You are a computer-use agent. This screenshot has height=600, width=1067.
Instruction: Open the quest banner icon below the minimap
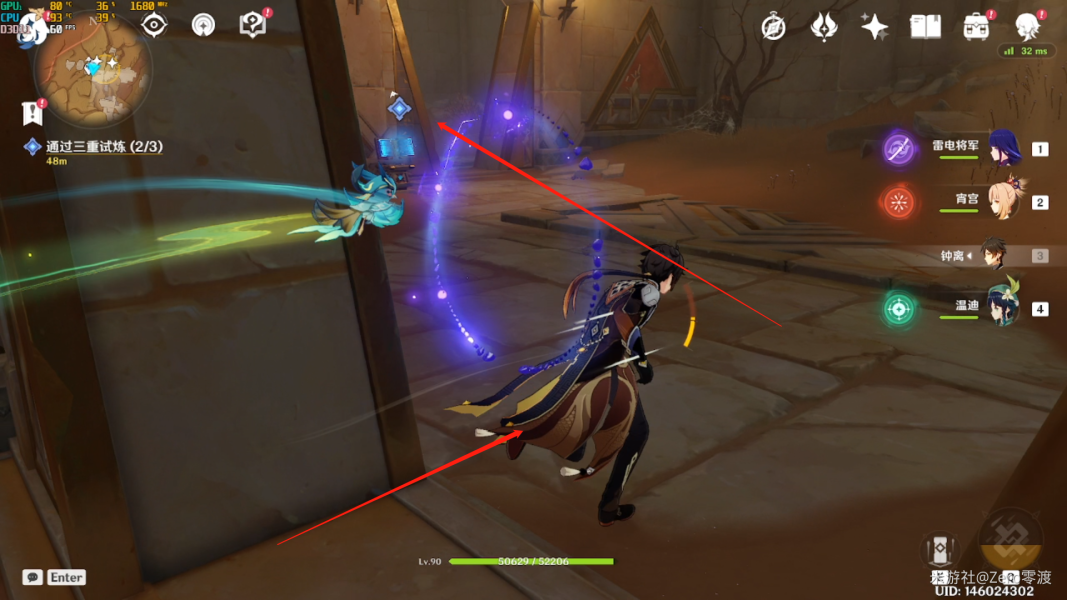(32, 113)
